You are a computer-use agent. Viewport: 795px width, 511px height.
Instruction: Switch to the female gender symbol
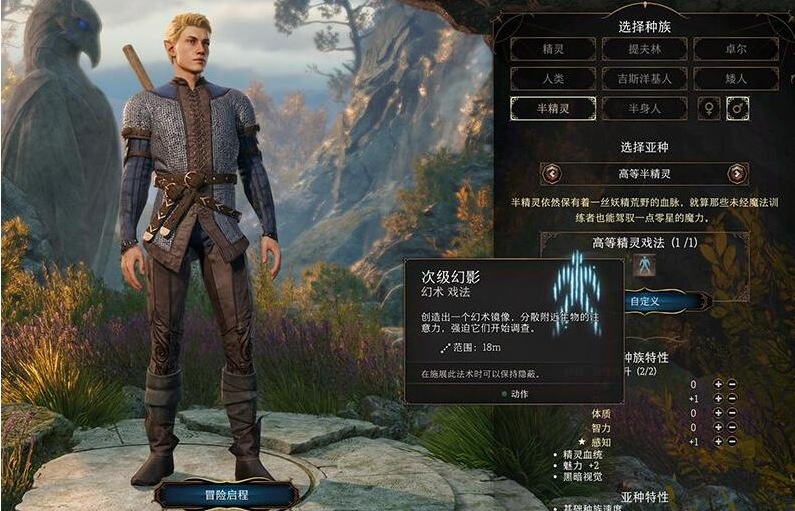tap(709, 108)
